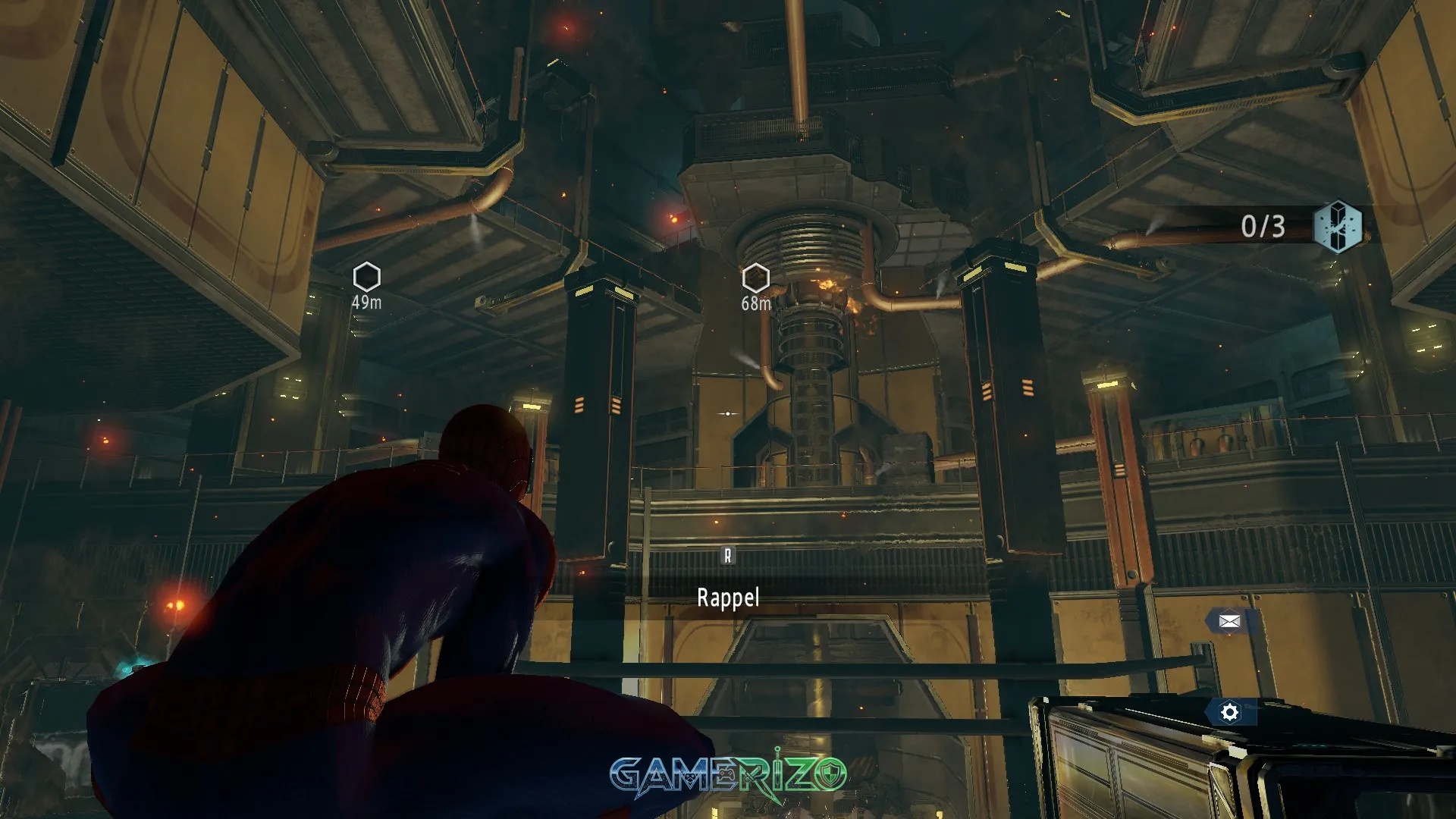Toggle the settings hexagon at bottom right
Viewport: 1456px width, 819px height.
[1228, 713]
